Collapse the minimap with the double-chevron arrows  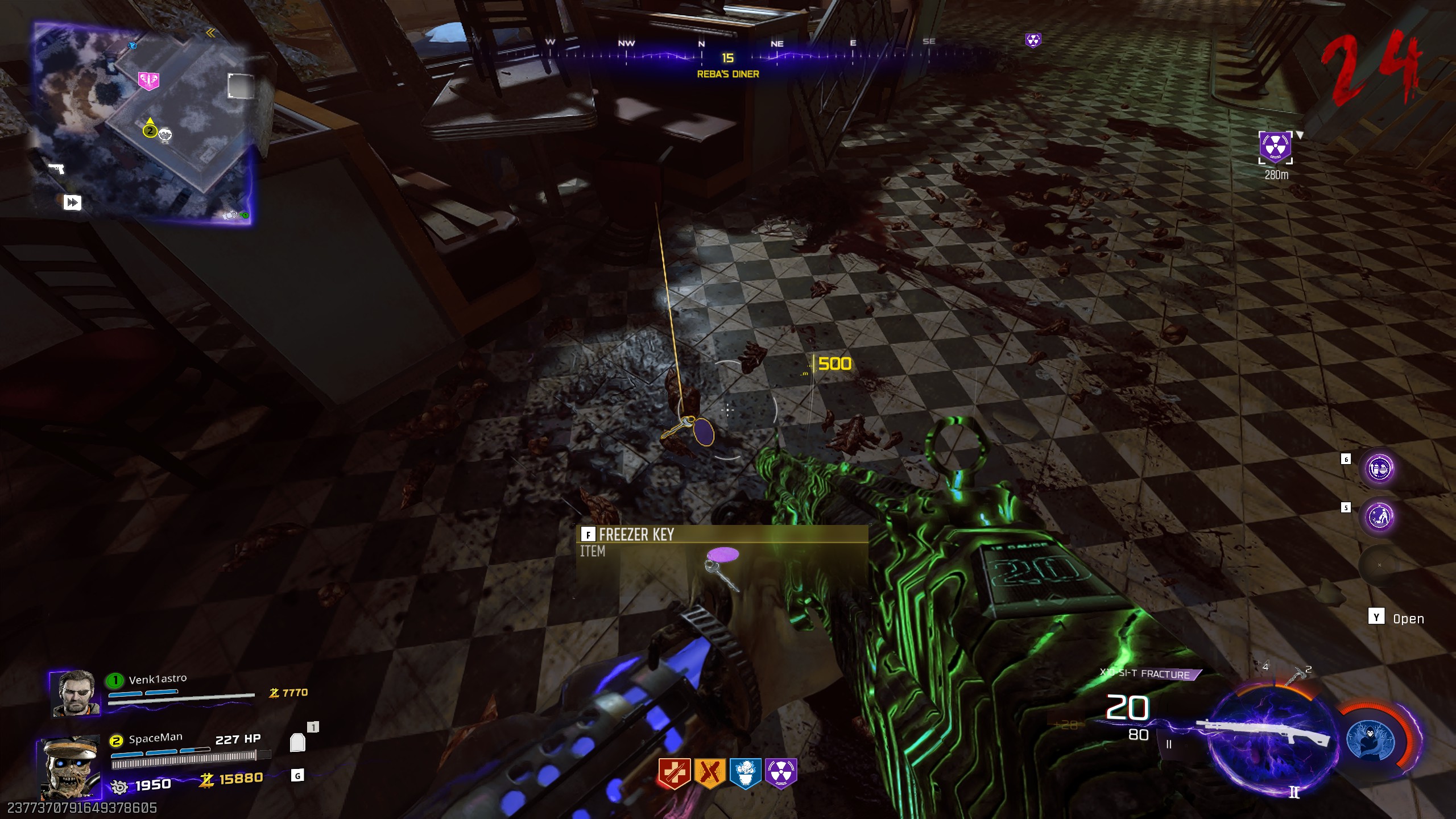[212, 34]
